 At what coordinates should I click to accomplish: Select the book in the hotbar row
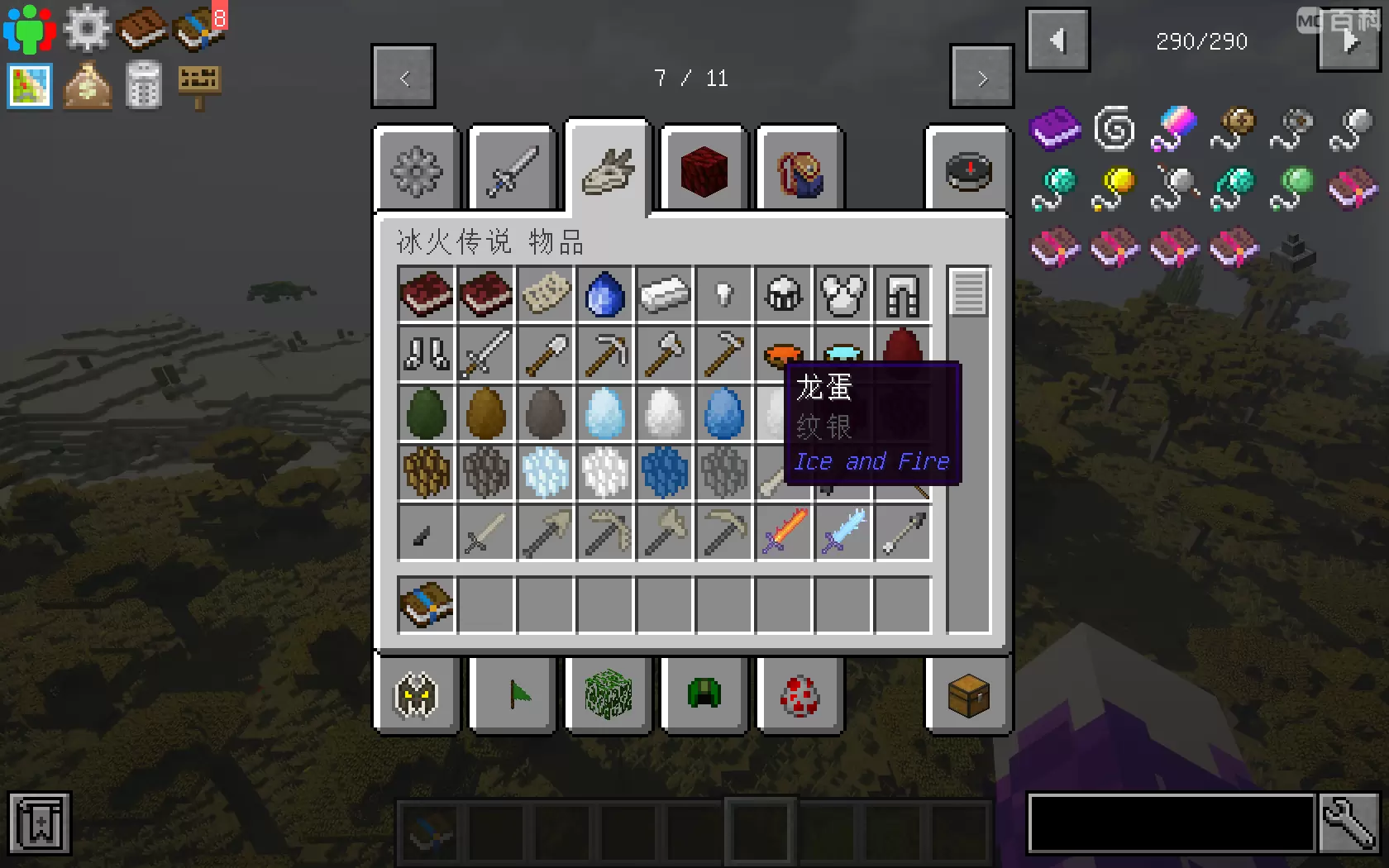(427, 604)
